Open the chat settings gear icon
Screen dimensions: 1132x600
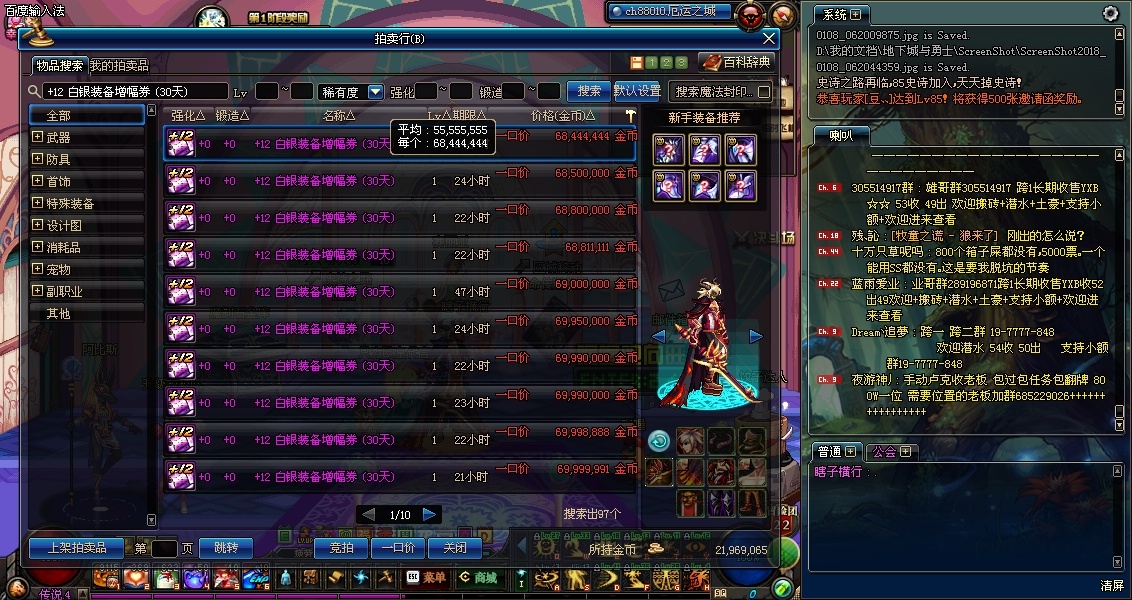[x=1111, y=14]
